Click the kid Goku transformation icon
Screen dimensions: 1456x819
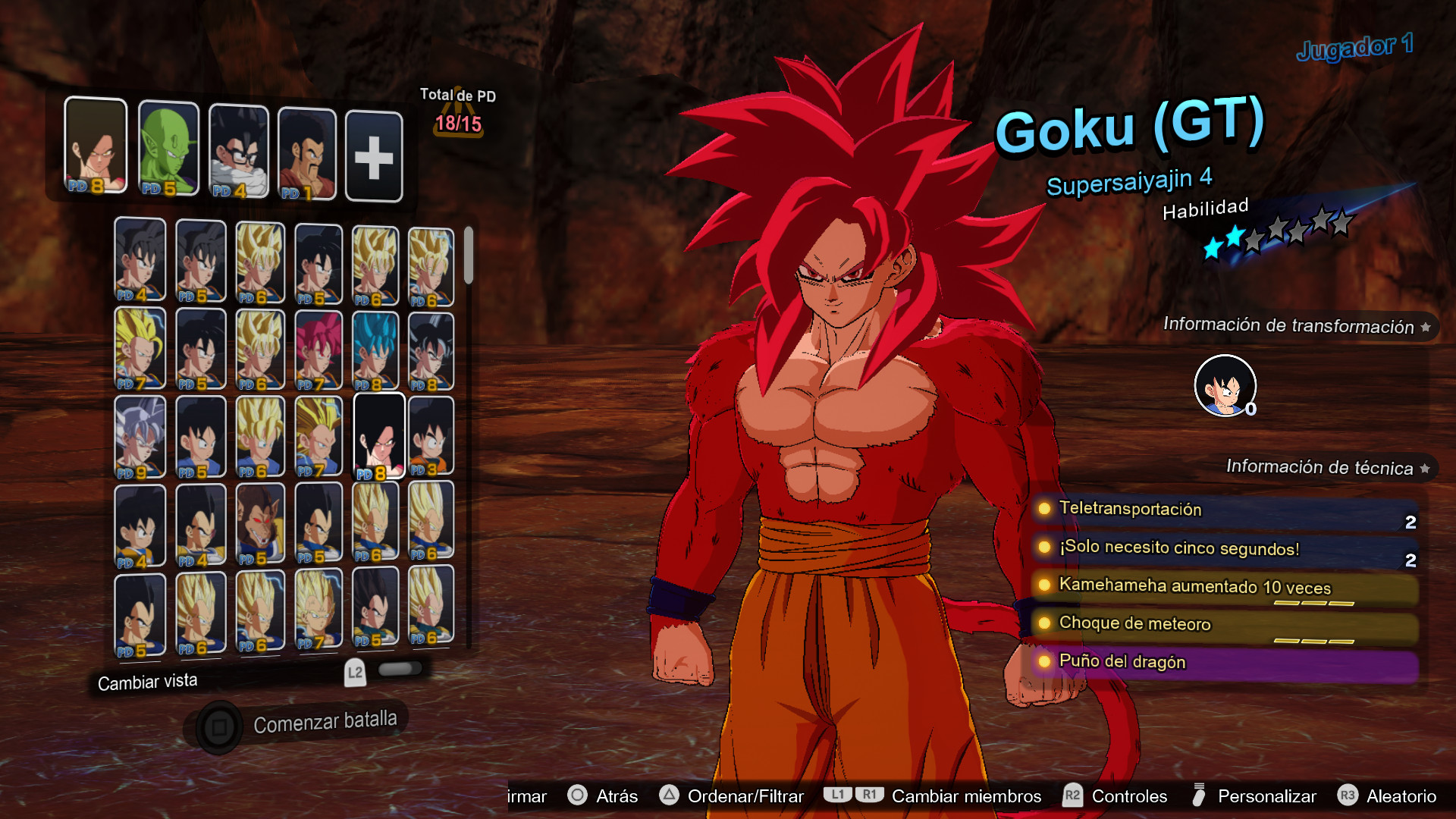click(1225, 385)
